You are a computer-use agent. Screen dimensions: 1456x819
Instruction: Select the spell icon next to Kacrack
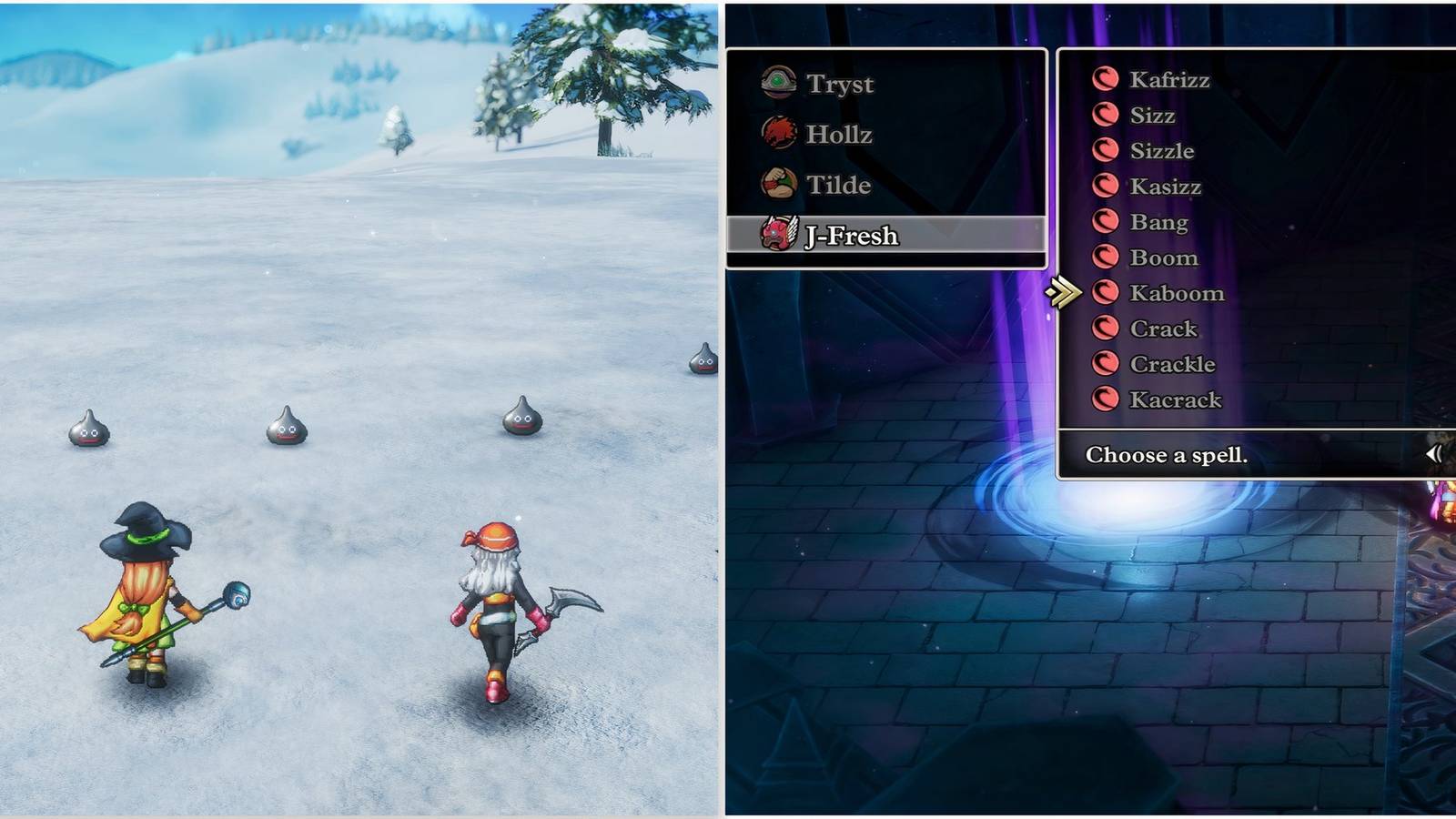coord(1107,399)
